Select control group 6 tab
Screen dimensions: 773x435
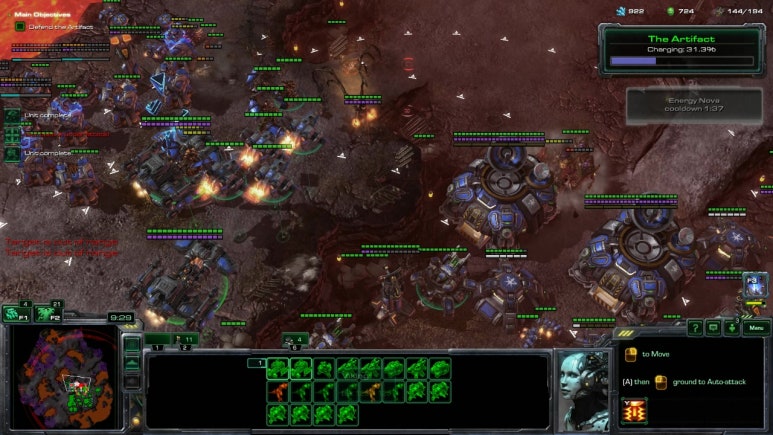[x=294, y=340]
